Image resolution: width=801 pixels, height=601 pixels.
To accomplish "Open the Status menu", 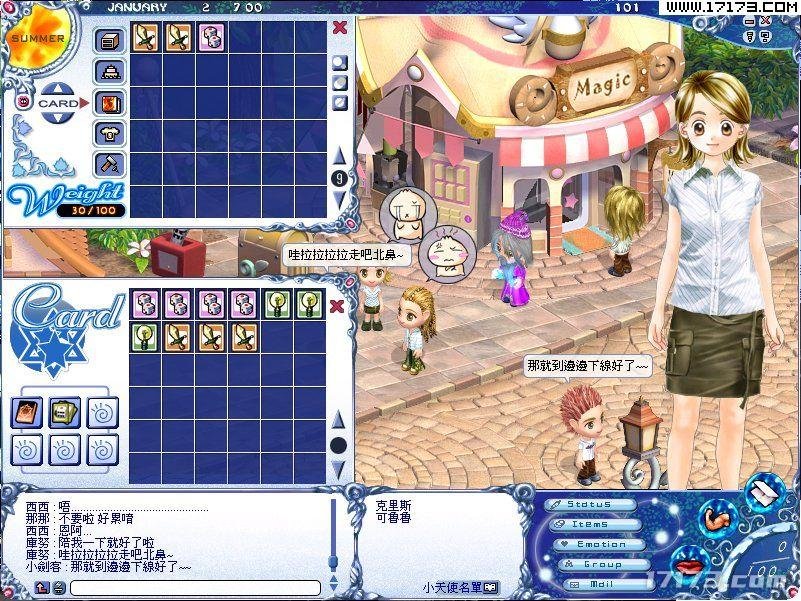I will 592,505.
